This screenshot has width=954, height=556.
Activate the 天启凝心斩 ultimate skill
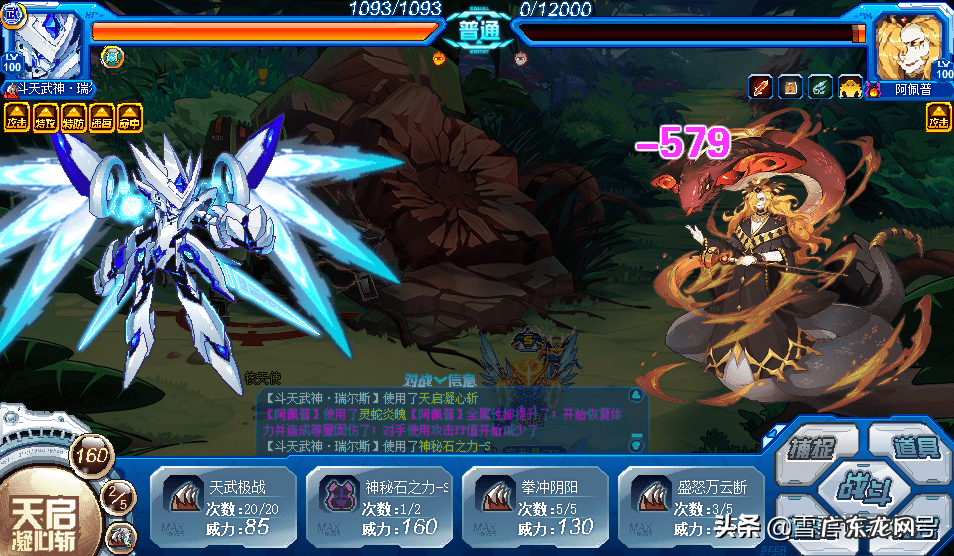pos(45,510)
